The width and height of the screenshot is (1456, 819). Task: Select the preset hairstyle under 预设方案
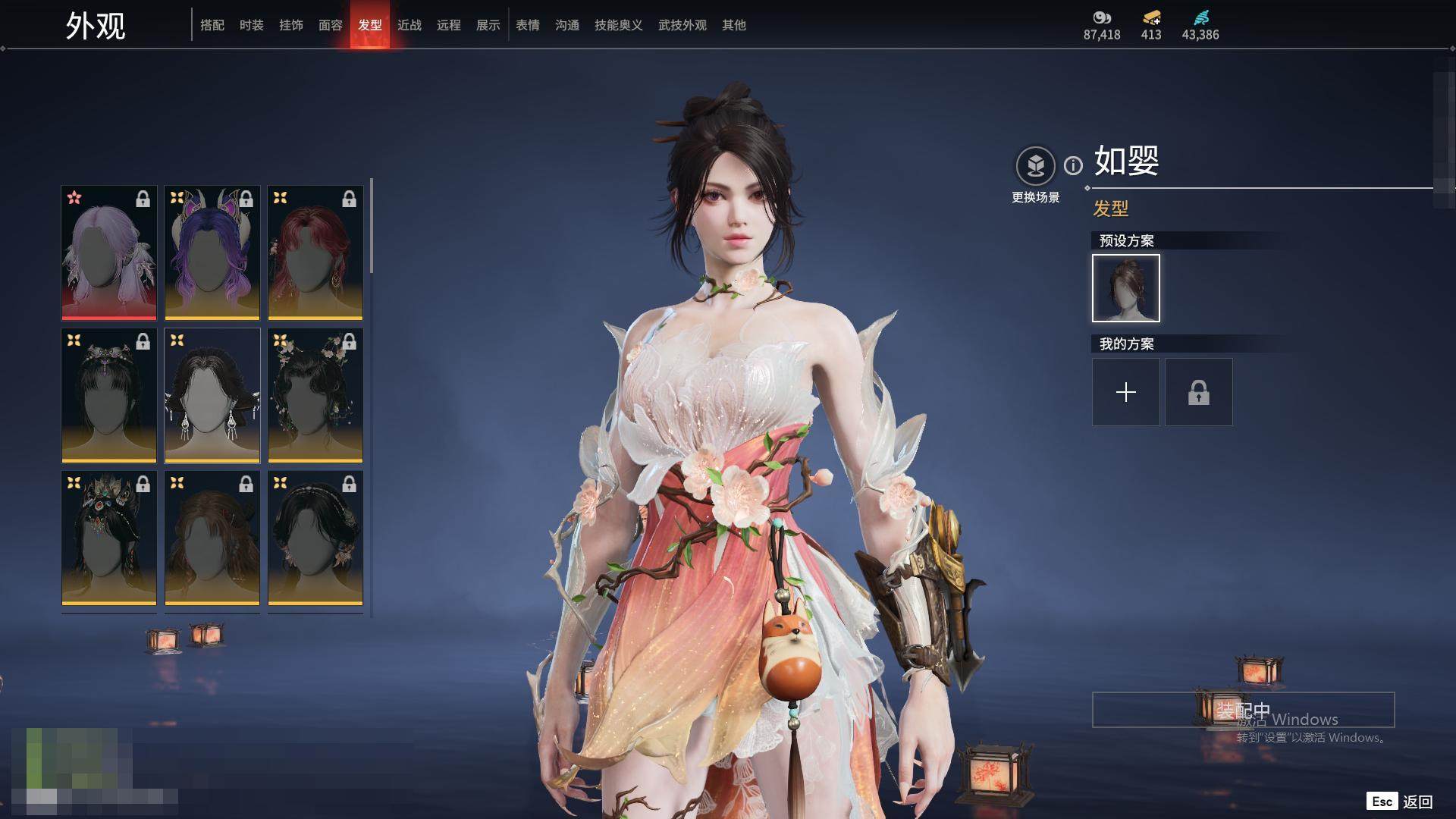coord(1126,288)
